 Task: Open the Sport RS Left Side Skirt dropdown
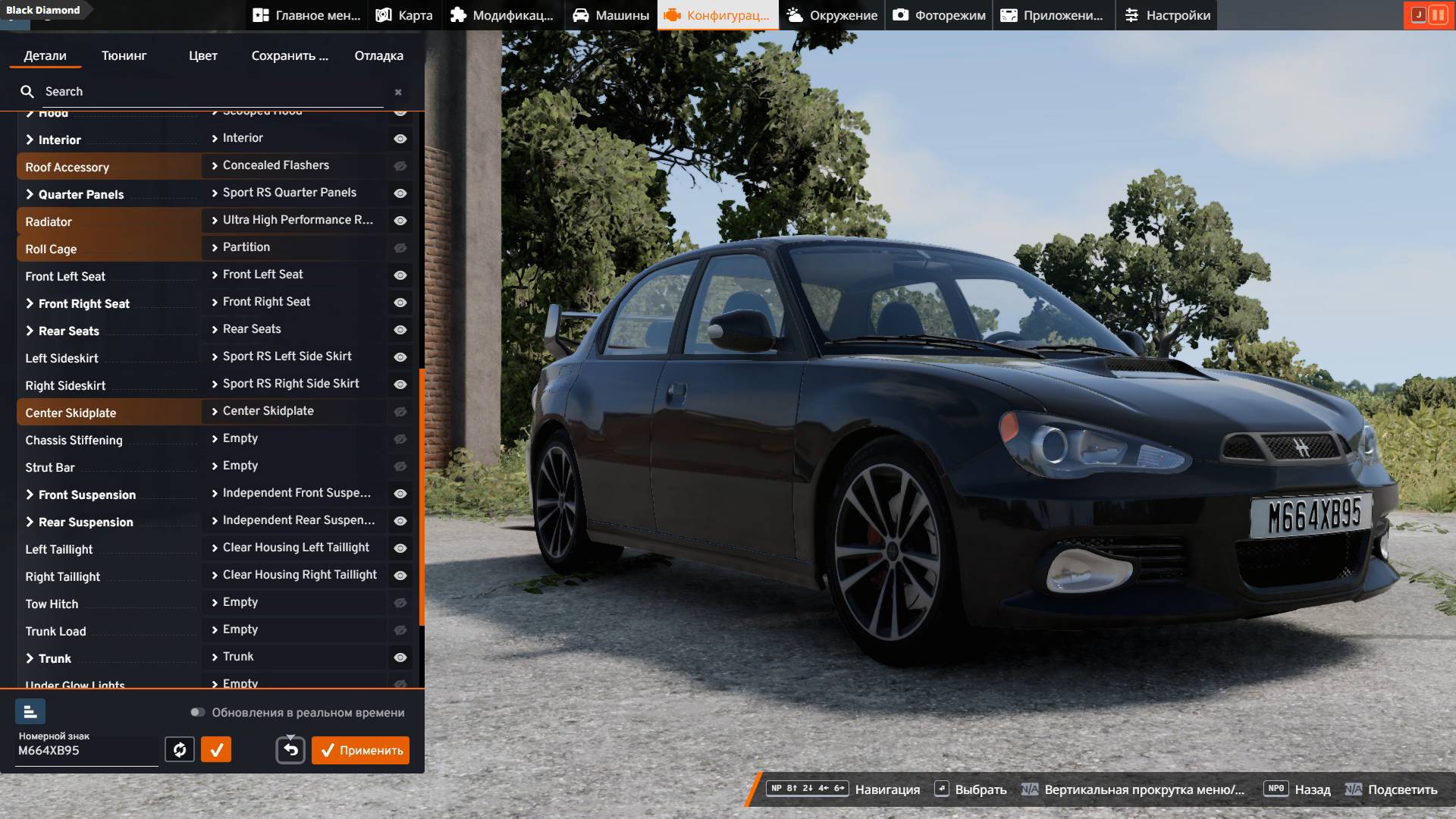pos(294,356)
